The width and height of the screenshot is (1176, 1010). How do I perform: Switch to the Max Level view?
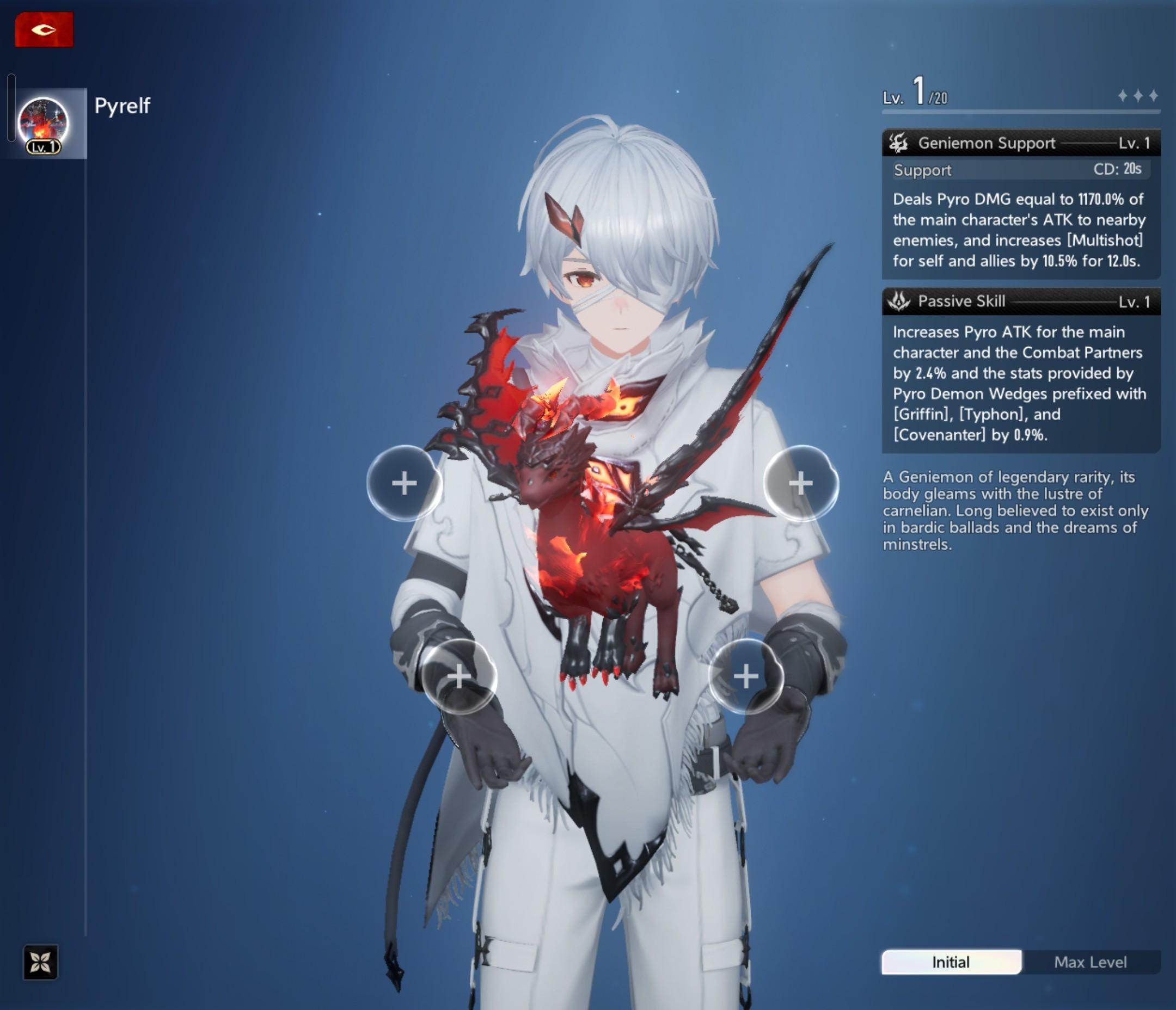1090,962
